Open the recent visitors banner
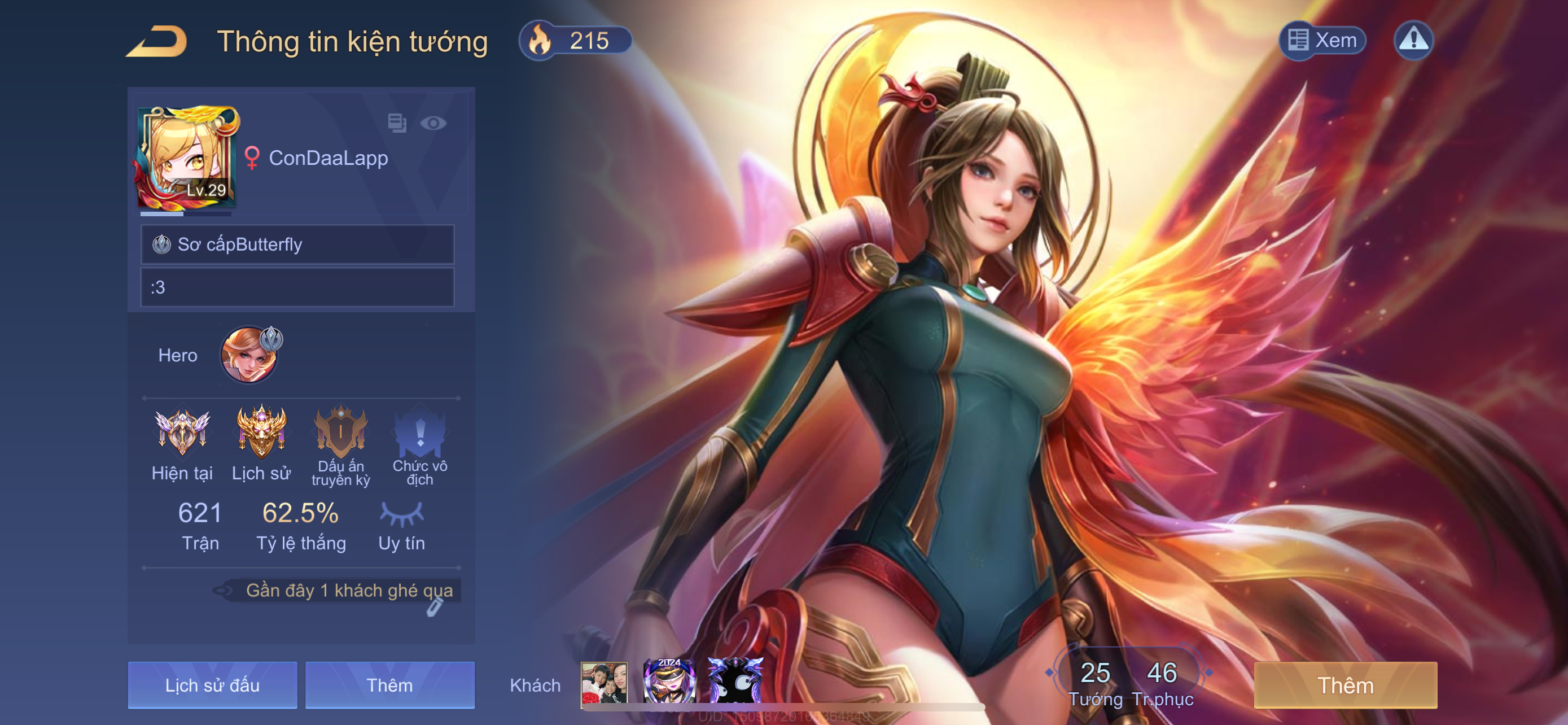The height and width of the screenshot is (725, 1568). pos(348,591)
